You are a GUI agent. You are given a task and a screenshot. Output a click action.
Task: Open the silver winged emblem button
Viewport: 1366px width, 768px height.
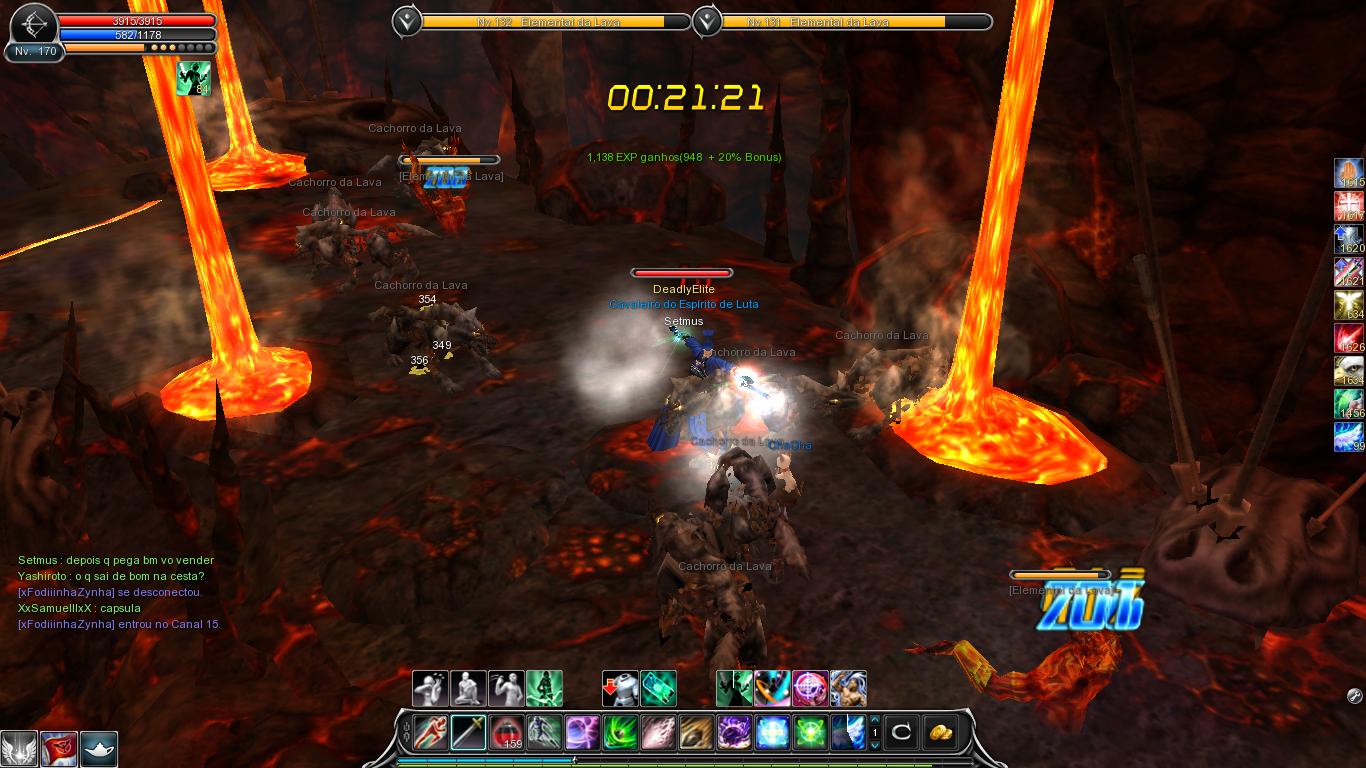click(19, 749)
